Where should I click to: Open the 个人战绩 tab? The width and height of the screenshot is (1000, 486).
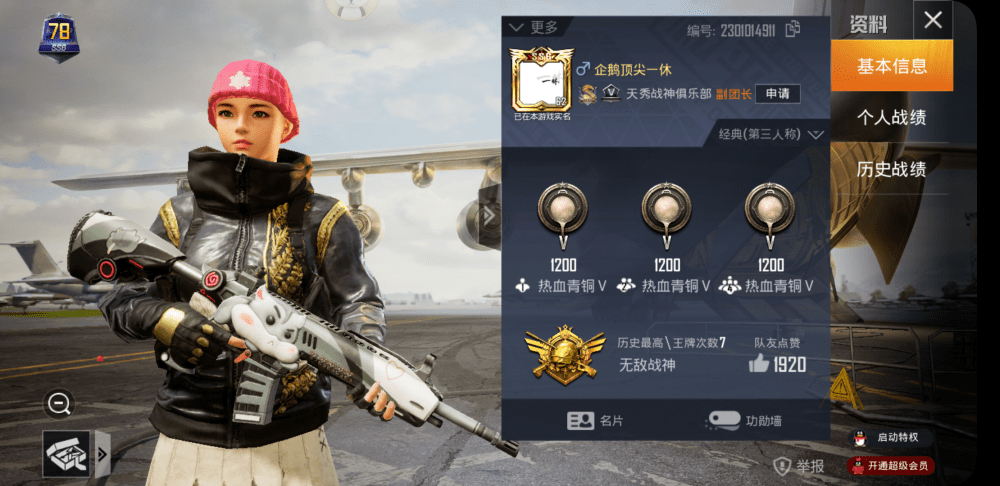coord(891,117)
